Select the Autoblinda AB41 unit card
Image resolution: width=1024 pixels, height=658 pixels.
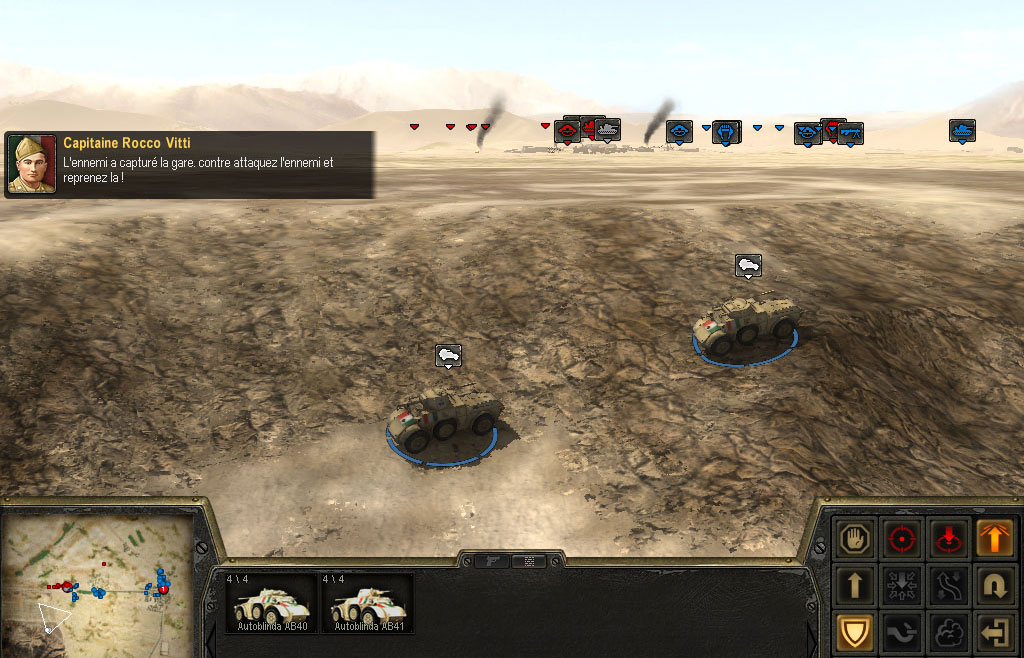[366, 603]
